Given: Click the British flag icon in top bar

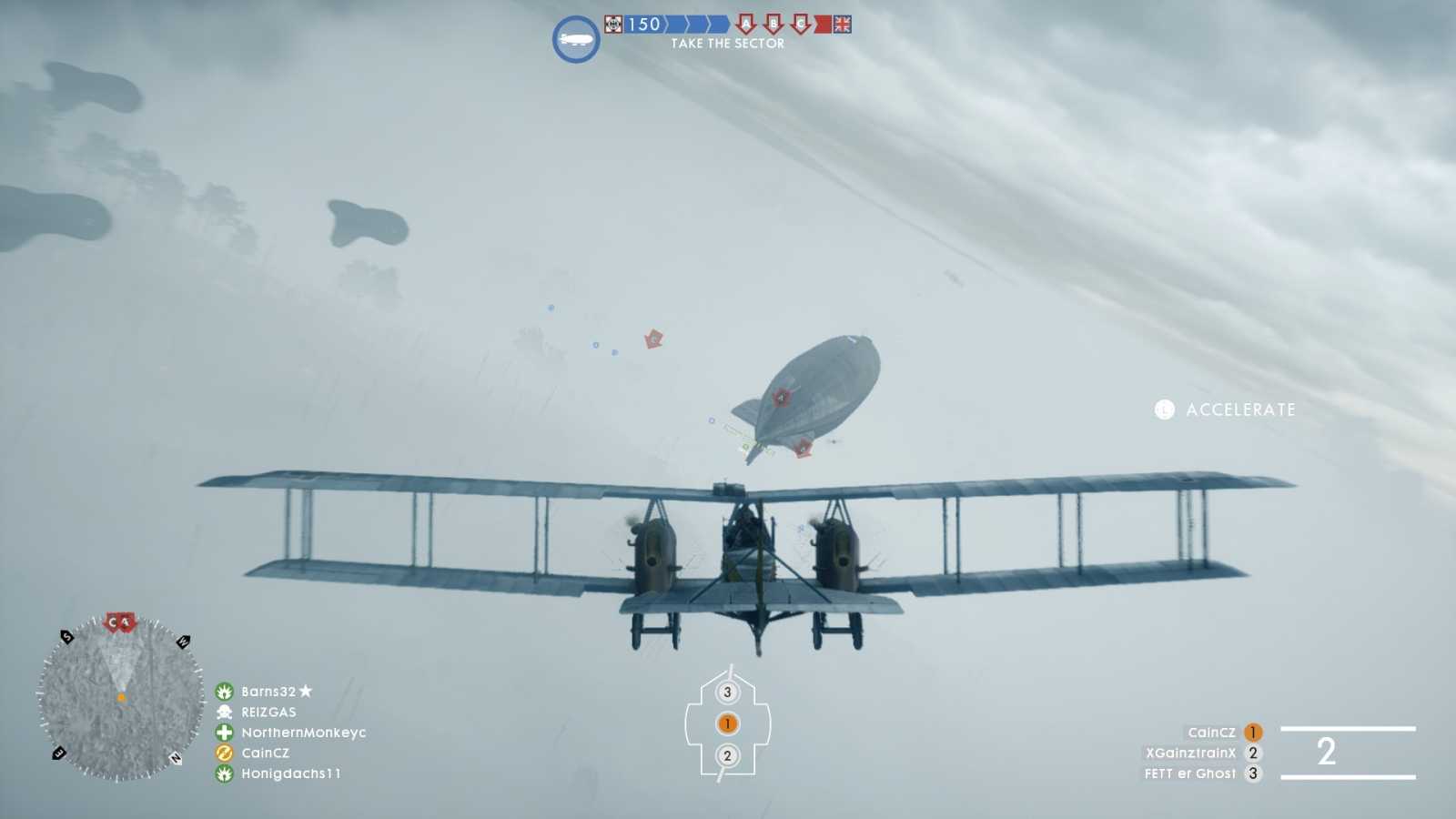Looking at the screenshot, I should 842,26.
